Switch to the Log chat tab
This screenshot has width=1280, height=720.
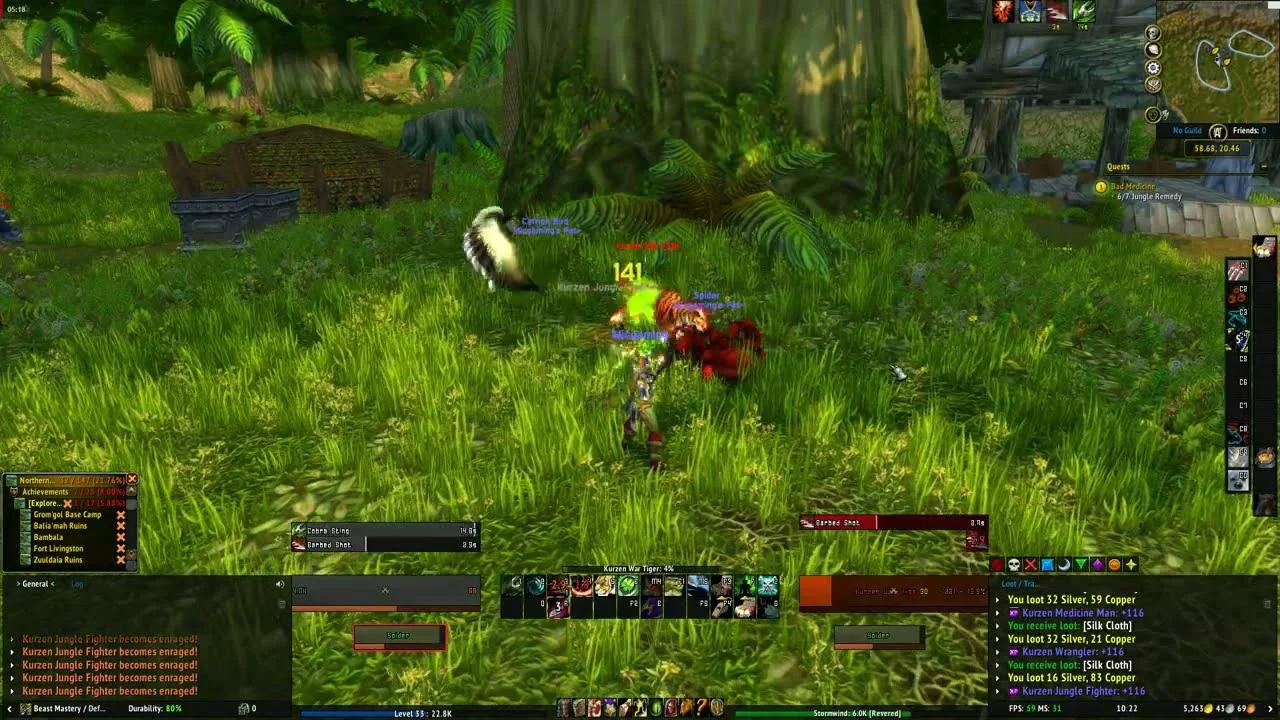click(79, 584)
